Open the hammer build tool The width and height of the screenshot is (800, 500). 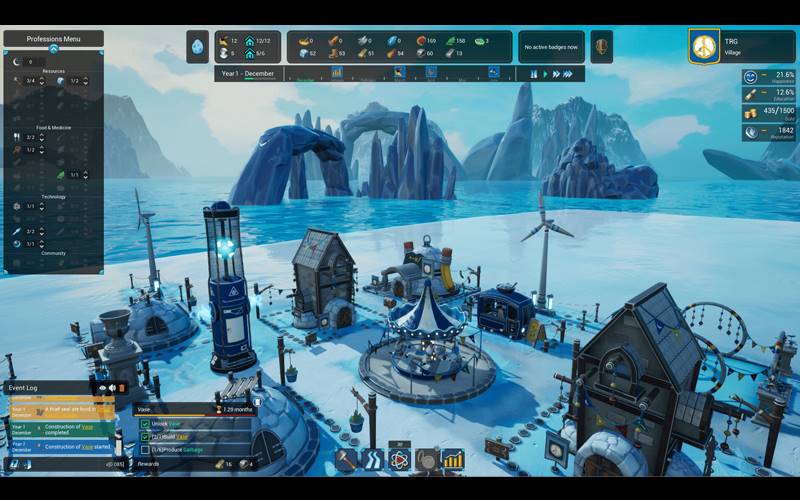[x=346, y=459]
